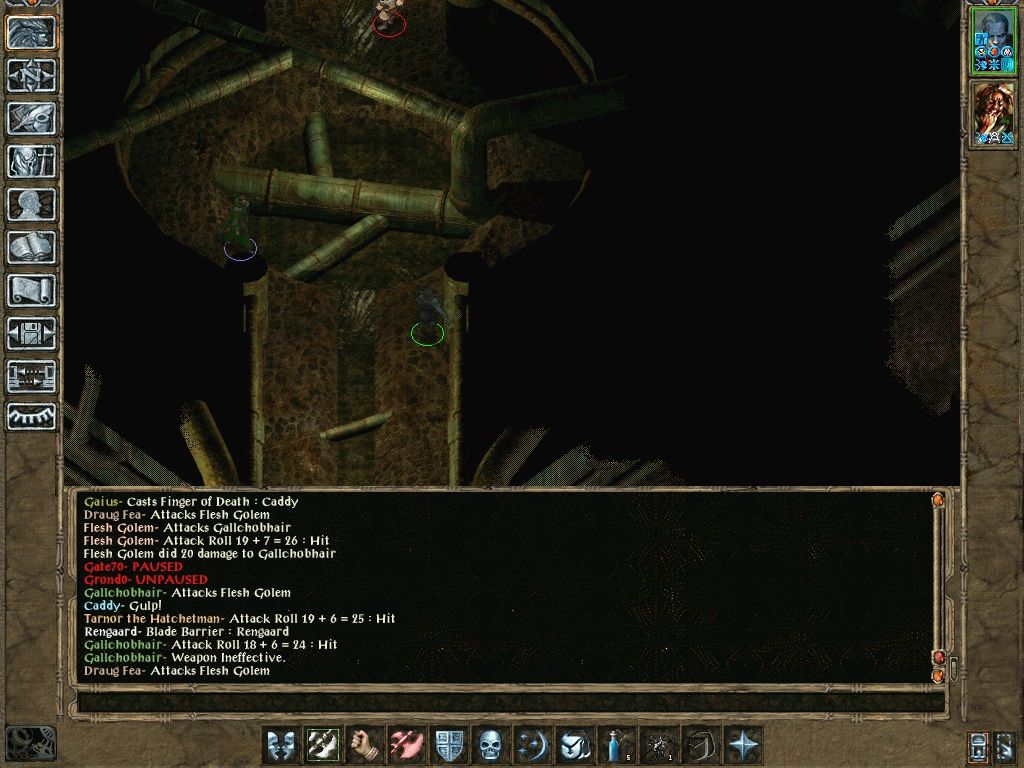Open the character record bust icon
Image resolution: width=1024 pixels, height=768 pixels.
(x=31, y=204)
